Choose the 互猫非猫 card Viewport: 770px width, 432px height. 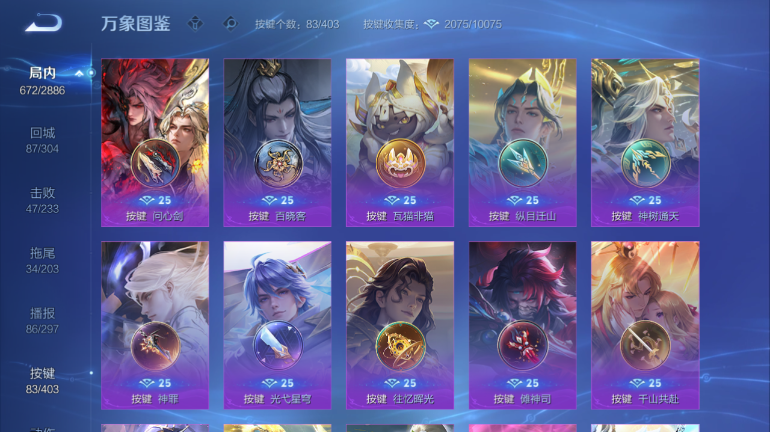tap(400, 142)
